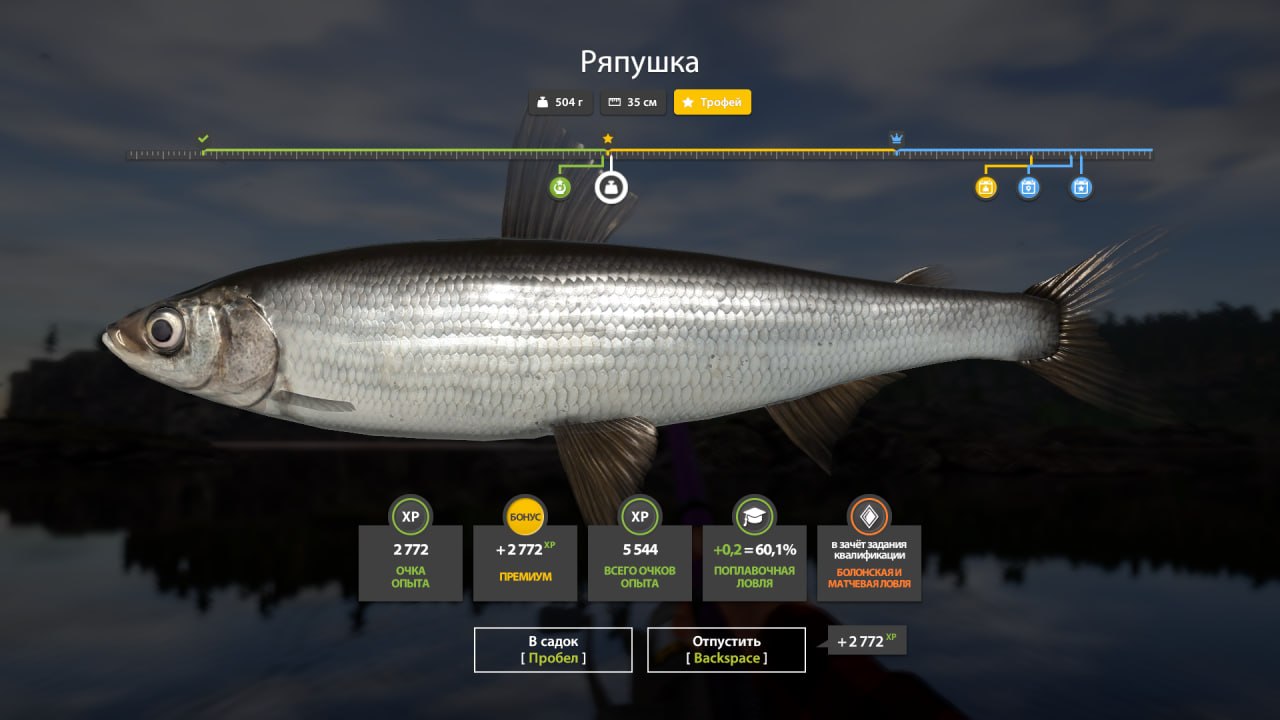Click the orange qualification diamond icon
Screen dimensions: 1280x720
tap(869, 518)
